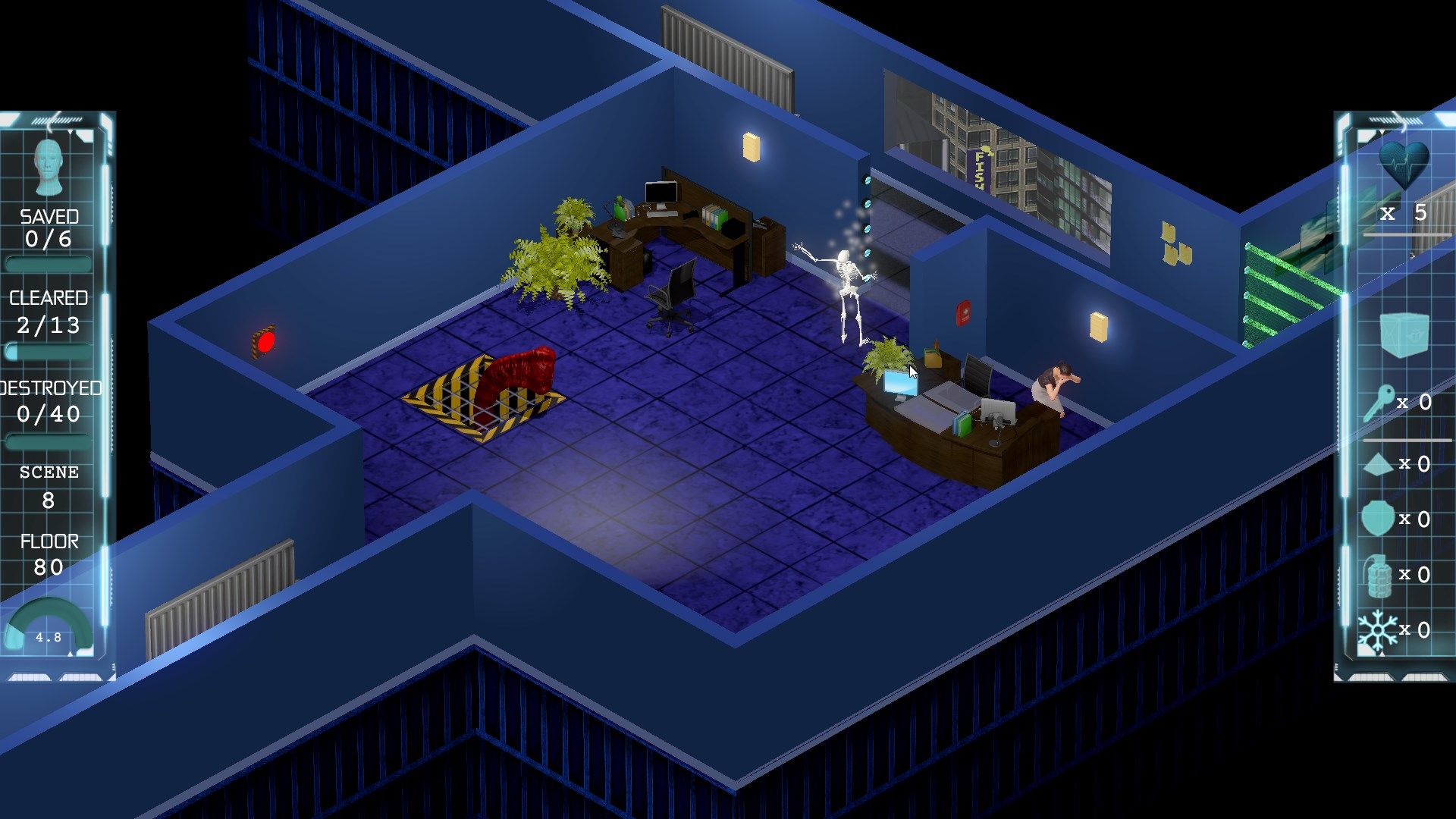Click the SAVED 0/6 progress bar
Screen dimensions: 1456x819
pos(47,262)
